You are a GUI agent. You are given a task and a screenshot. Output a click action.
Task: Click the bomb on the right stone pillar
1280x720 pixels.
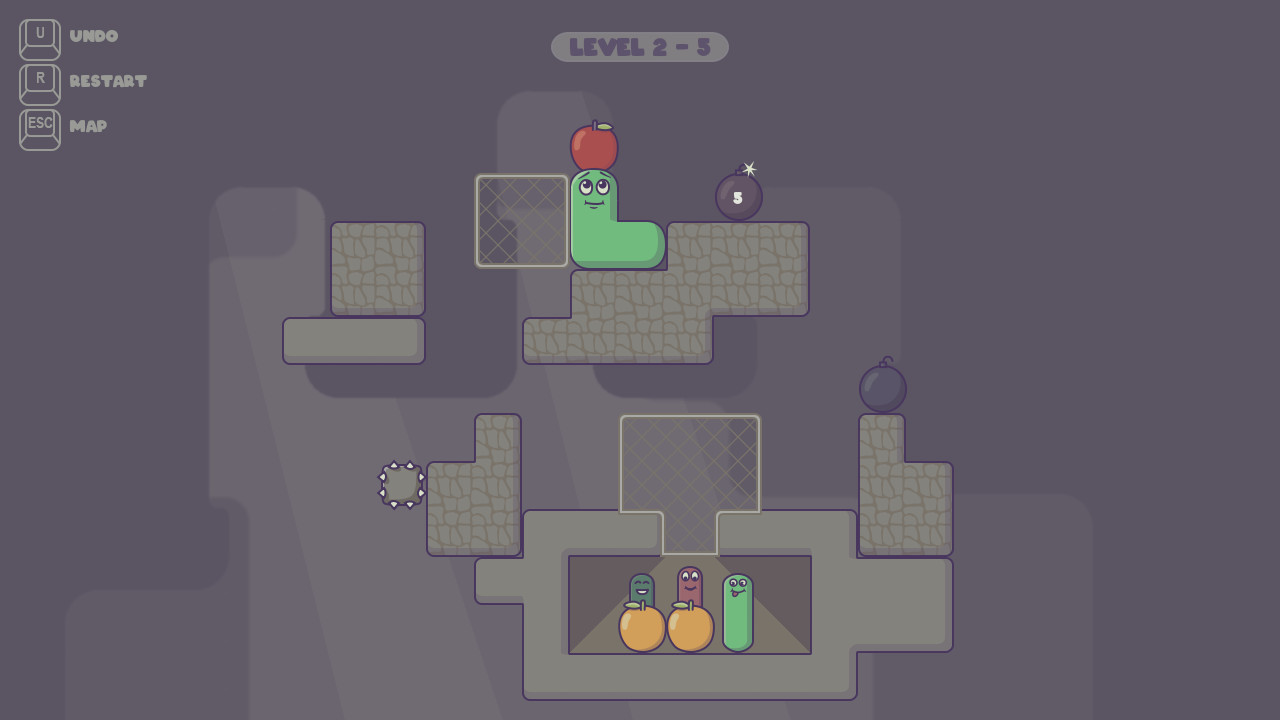pos(882,384)
